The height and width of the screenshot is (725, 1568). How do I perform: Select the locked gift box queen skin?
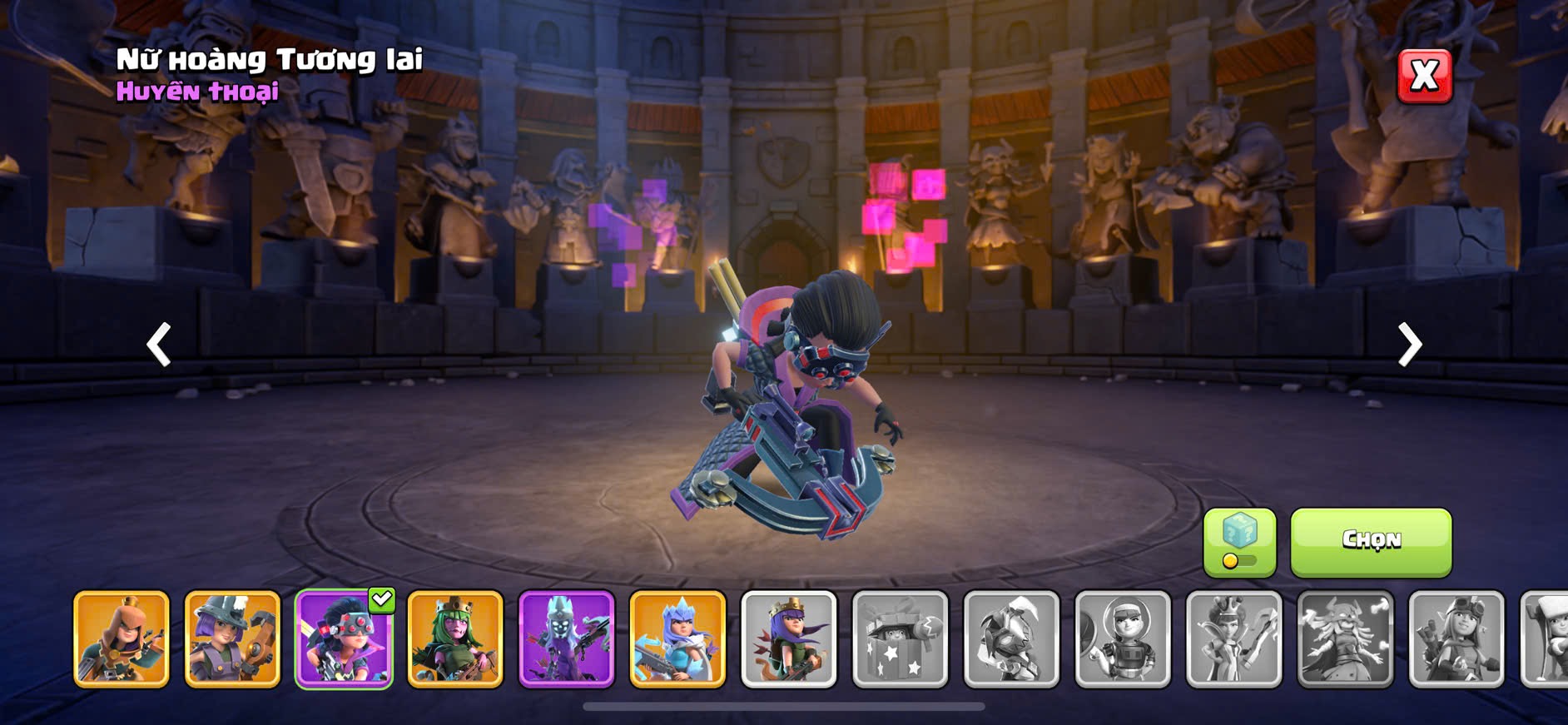tap(901, 639)
